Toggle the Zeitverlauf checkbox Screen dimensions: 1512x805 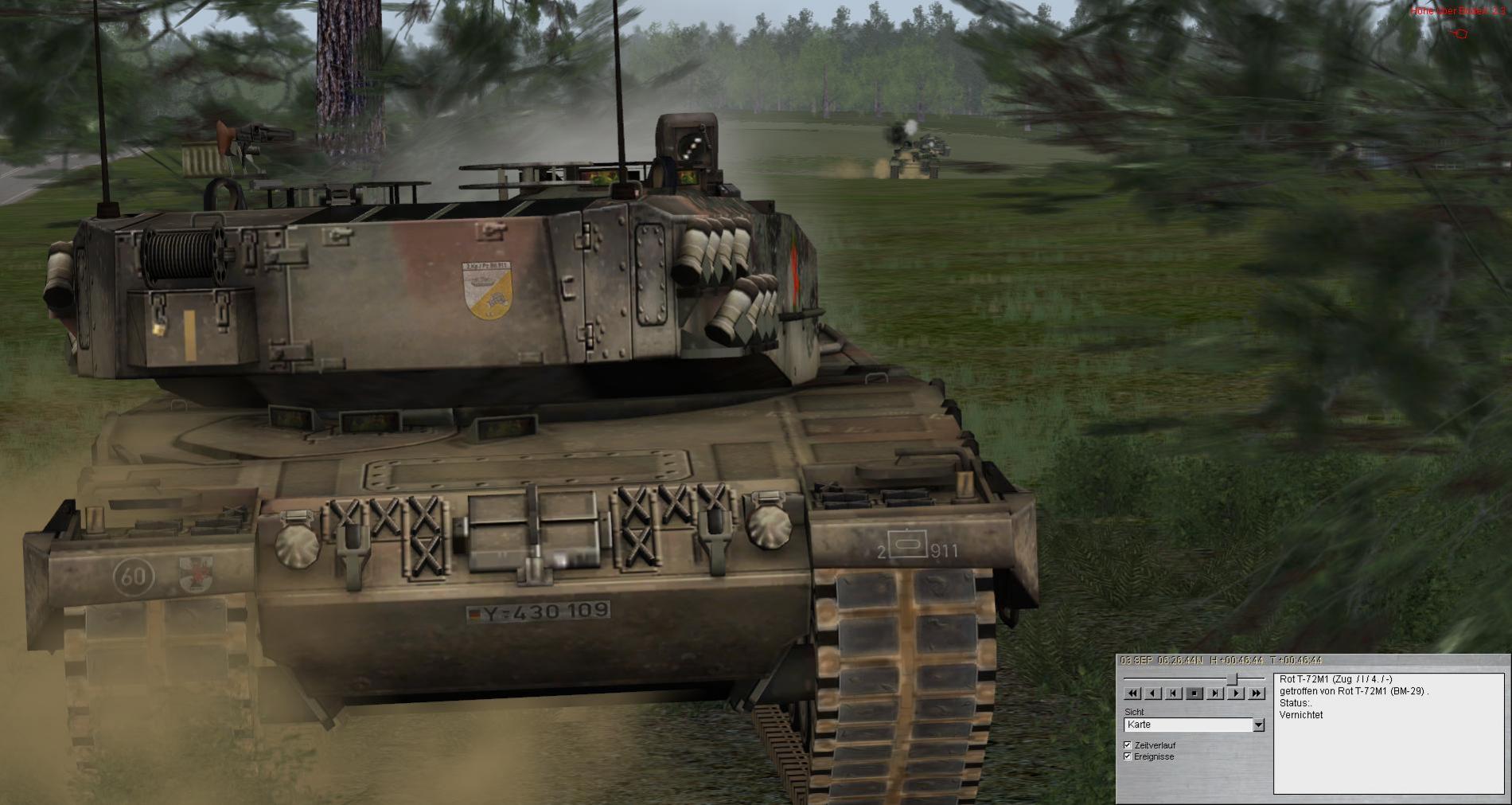coord(1128,745)
